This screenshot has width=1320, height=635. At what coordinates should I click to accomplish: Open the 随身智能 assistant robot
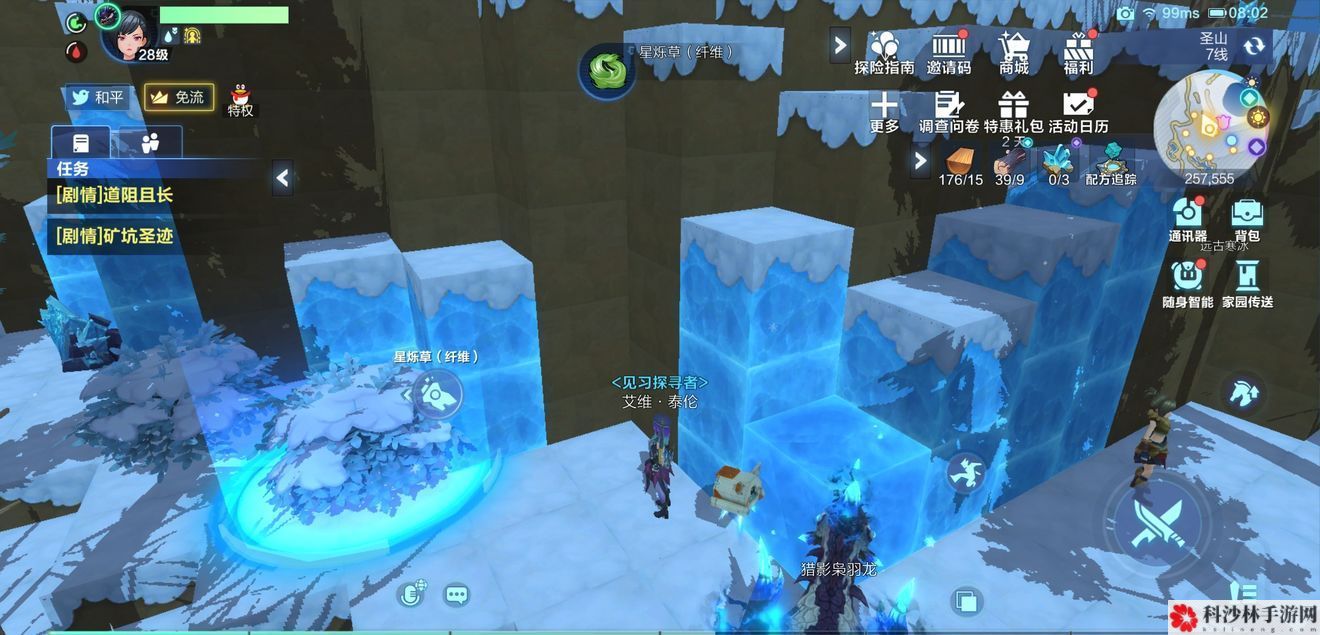pos(1188,282)
